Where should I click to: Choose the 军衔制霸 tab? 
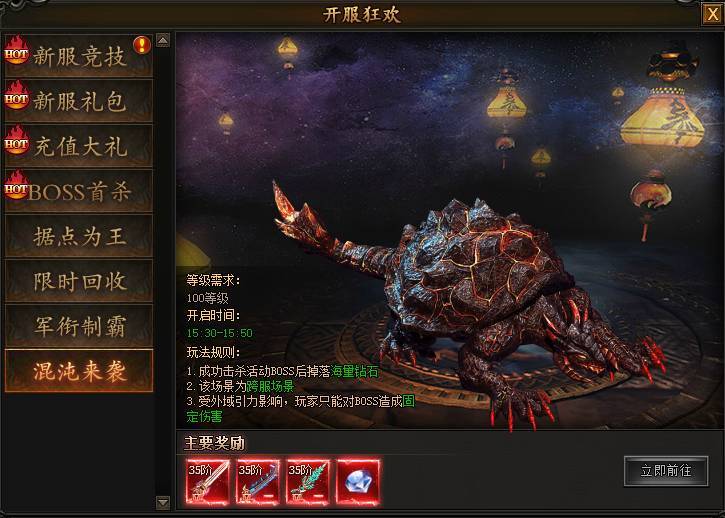pos(79,326)
